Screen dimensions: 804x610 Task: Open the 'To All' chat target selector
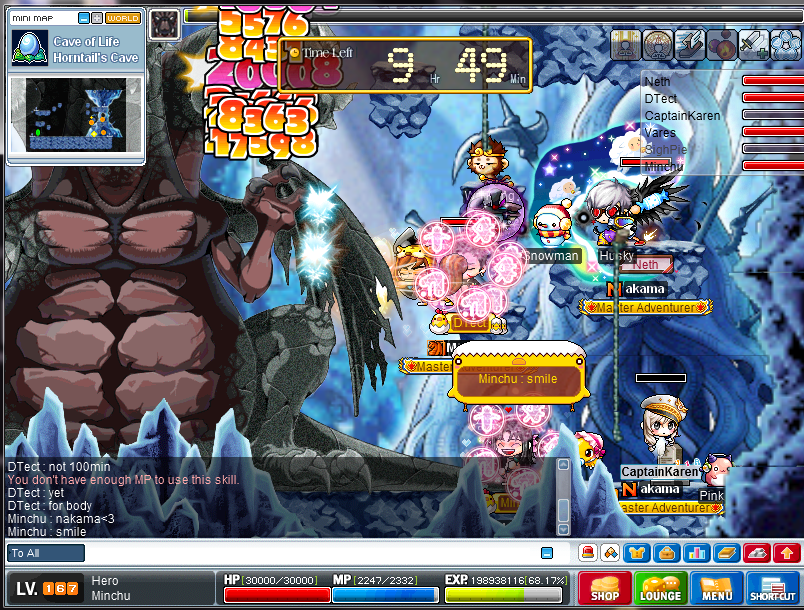pos(46,553)
